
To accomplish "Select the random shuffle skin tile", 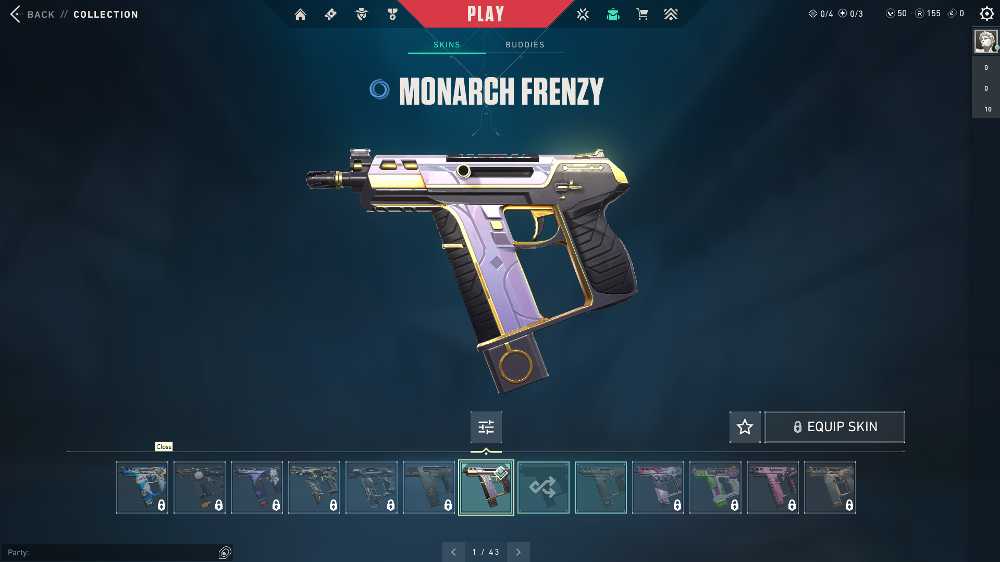I will point(544,487).
